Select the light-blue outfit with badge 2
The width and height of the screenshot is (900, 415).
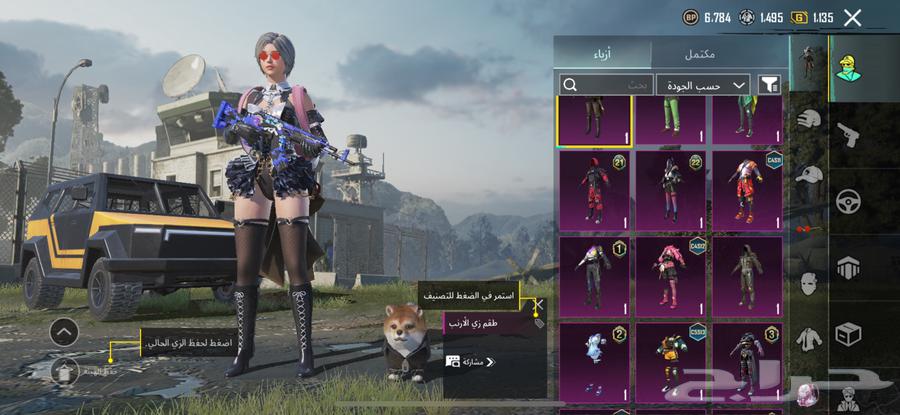click(x=594, y=360)
